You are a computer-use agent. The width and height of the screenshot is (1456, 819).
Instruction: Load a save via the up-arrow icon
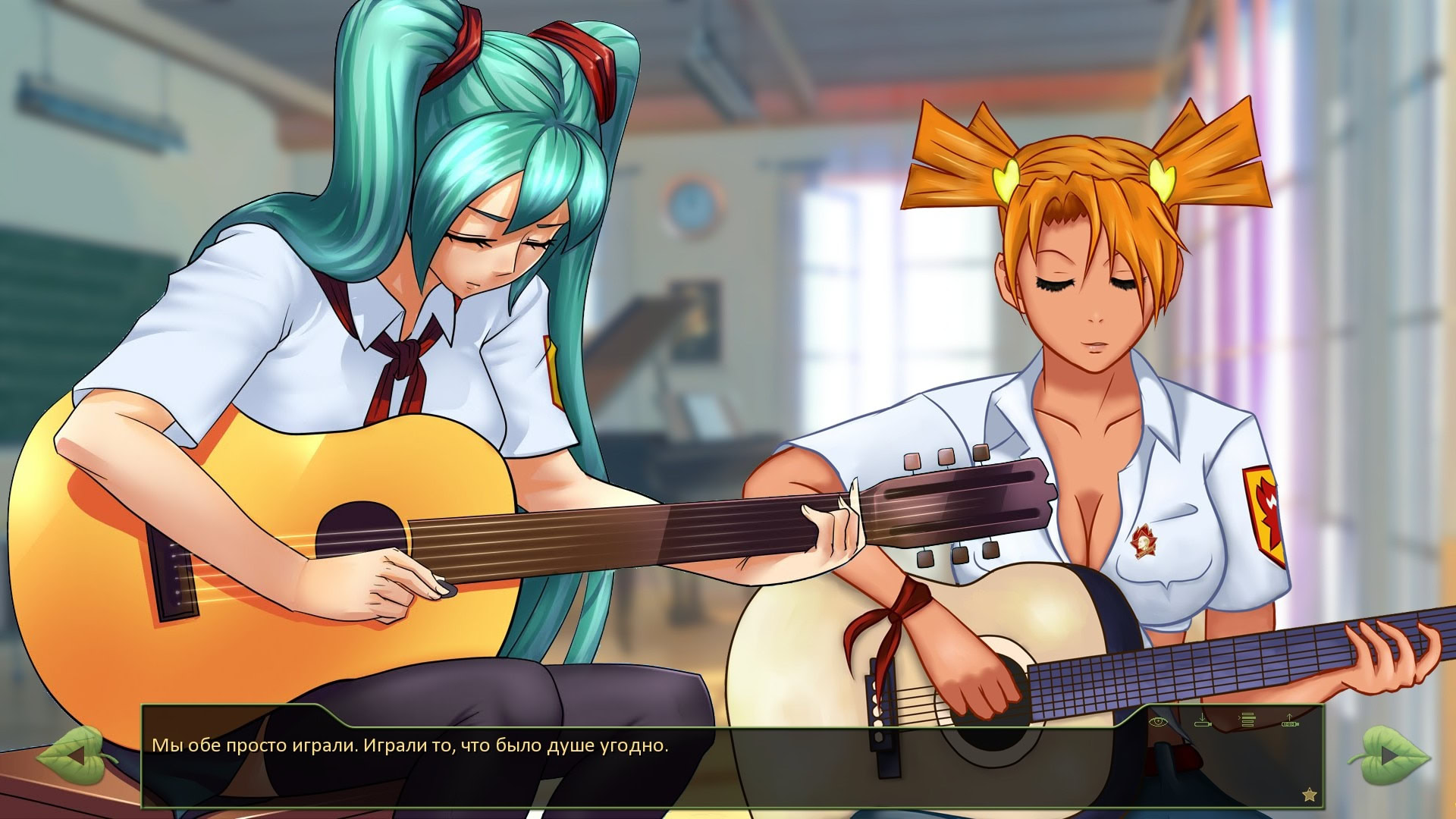tap(1290, 720)
